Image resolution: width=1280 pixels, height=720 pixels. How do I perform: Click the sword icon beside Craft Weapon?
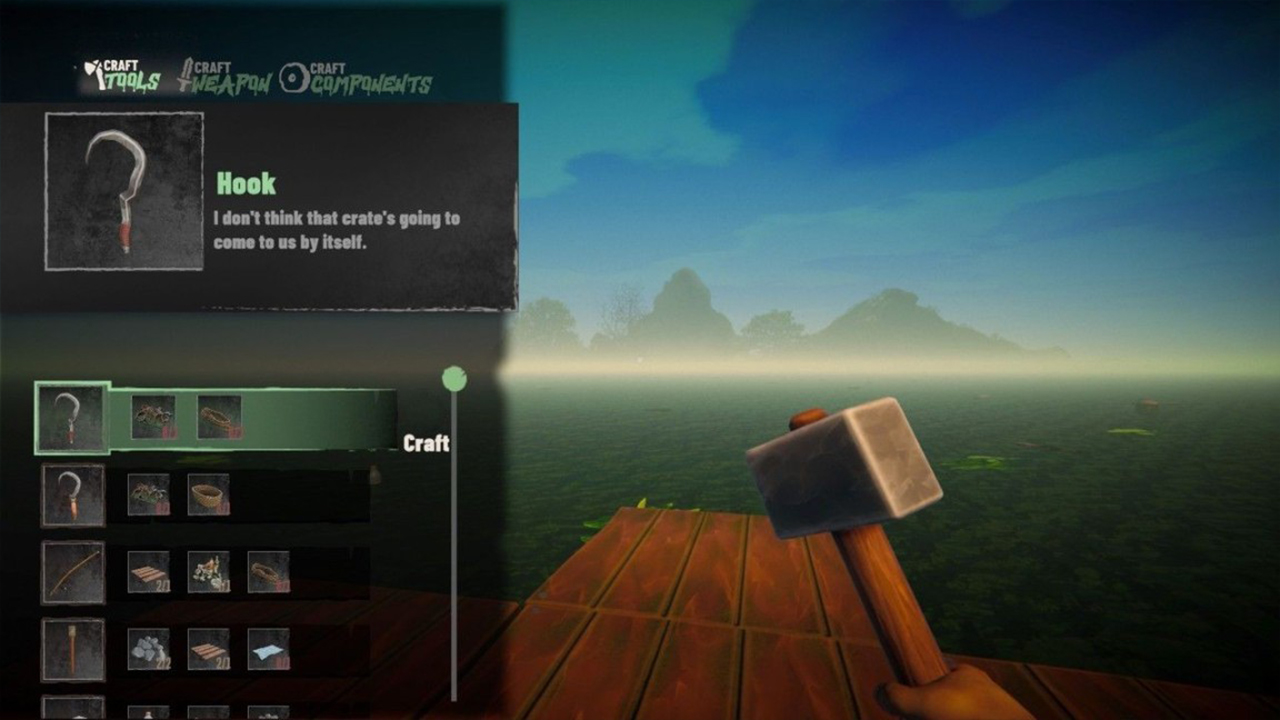point(187,74)
